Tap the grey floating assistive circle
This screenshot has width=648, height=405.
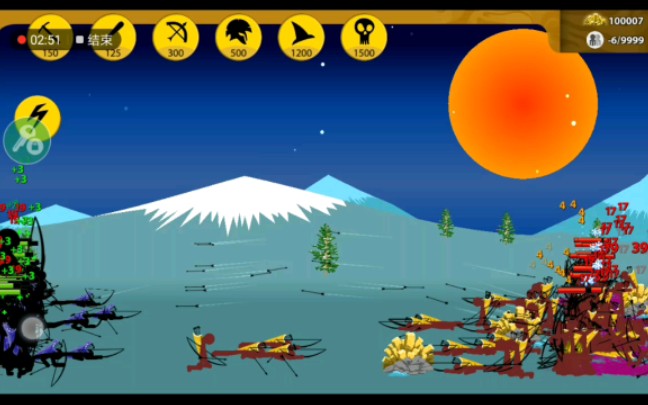click(32, 327)
